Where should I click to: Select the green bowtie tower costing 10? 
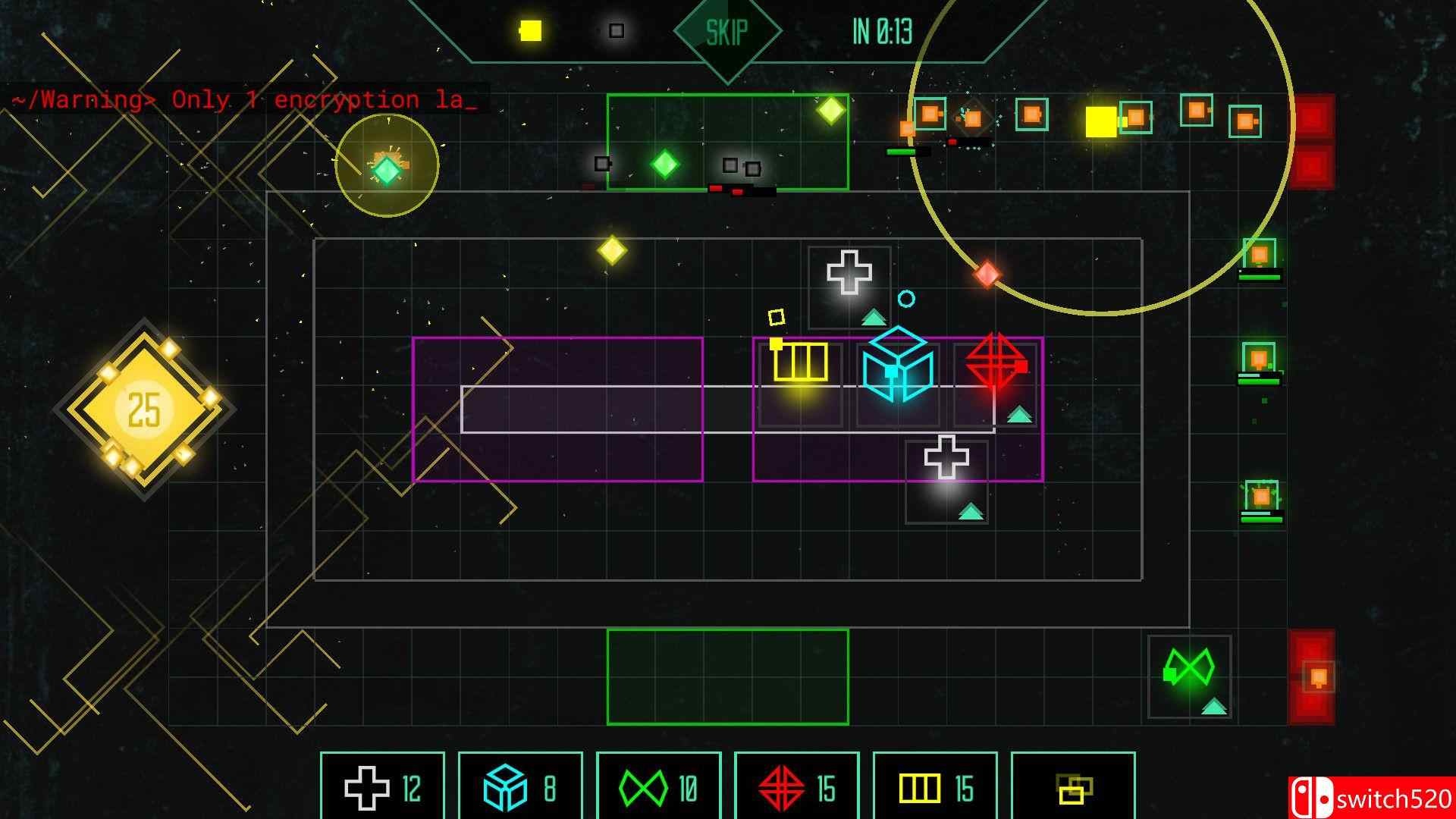(x=657, y=789)
